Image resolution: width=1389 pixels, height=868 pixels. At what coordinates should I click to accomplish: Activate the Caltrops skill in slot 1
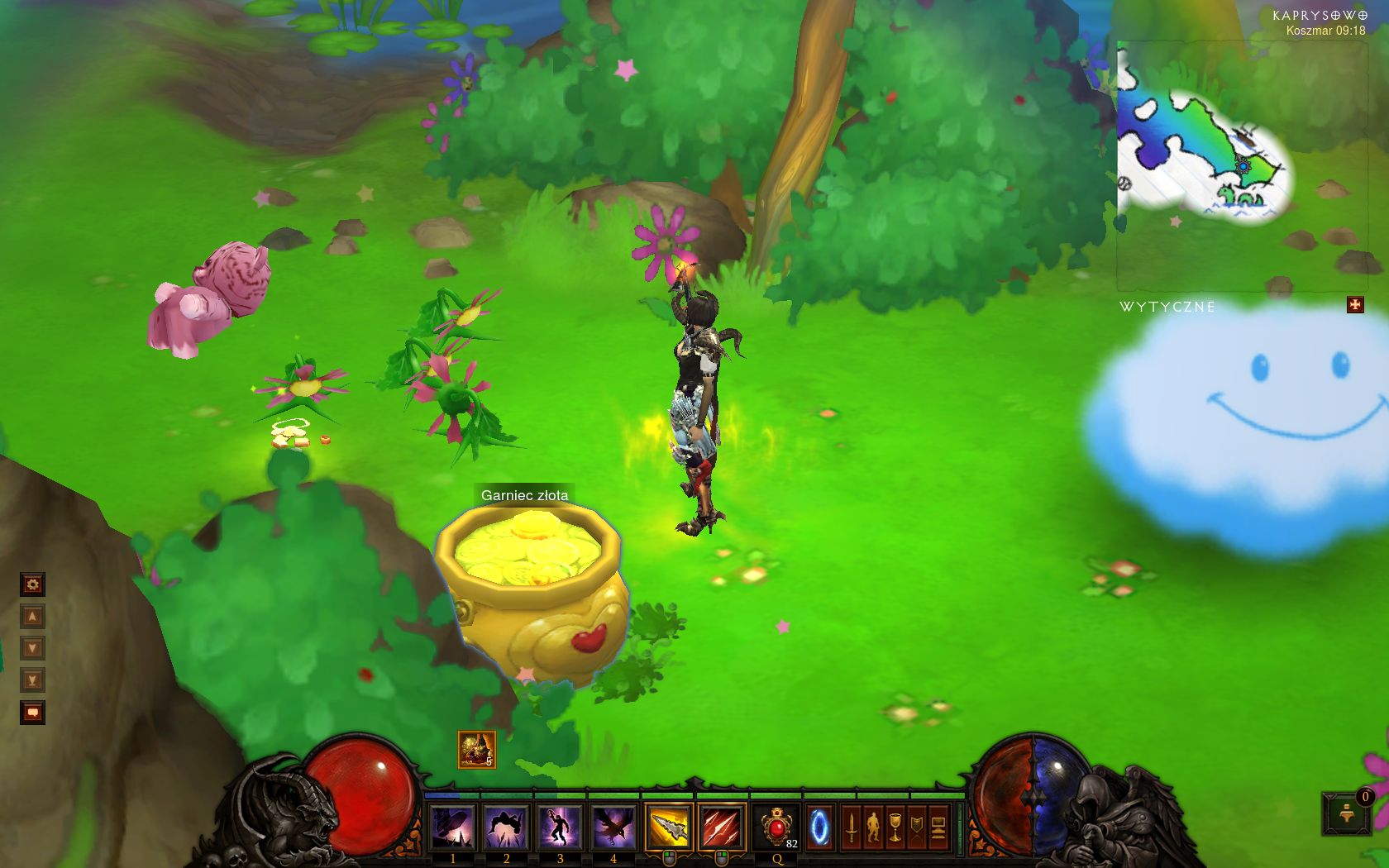453,827
